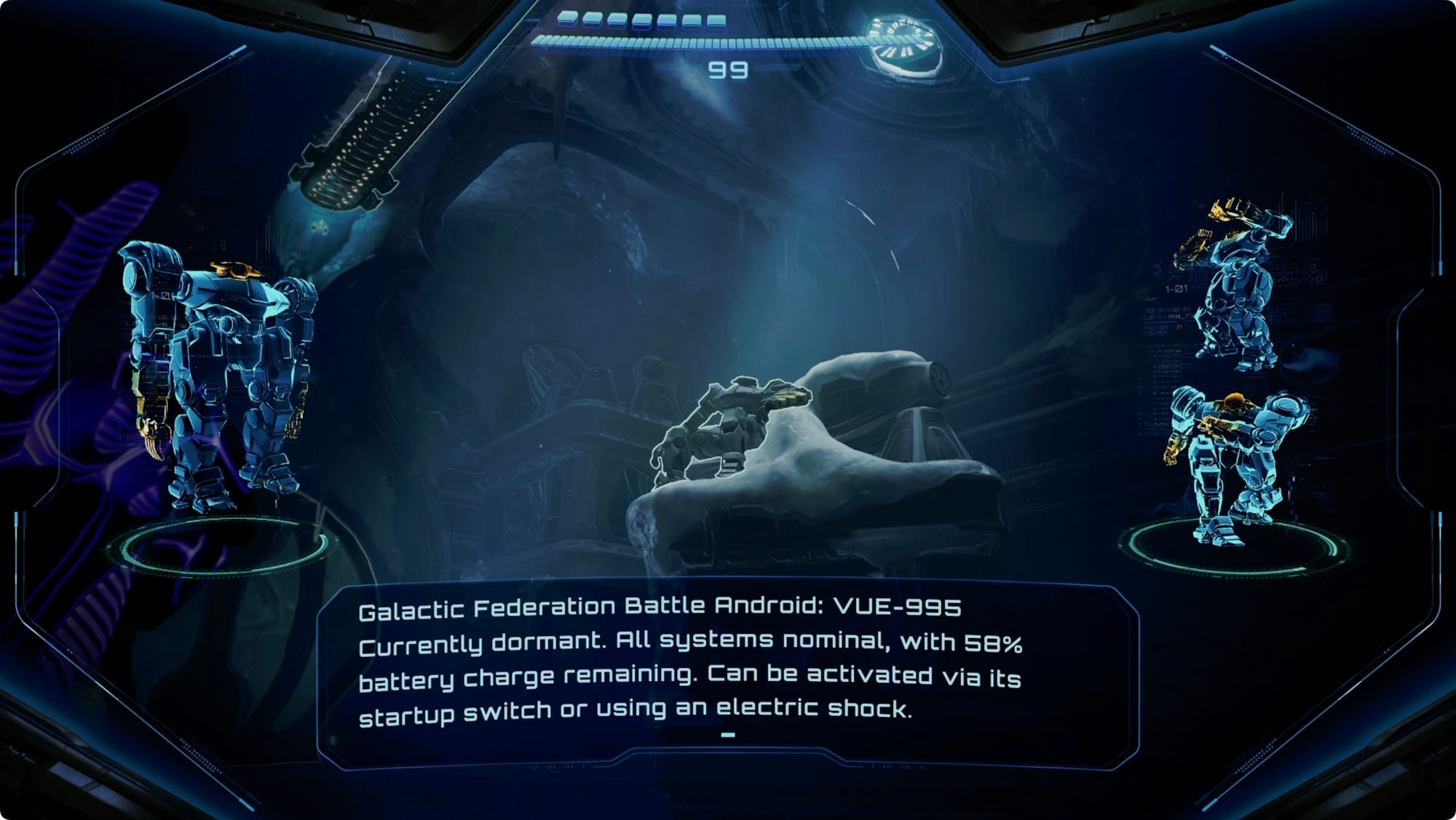Image resolution: width=1456 pixels, height=820 pixels.
Task: Advance the VUE-995 scan description panel
Action: tap(727, 735)
